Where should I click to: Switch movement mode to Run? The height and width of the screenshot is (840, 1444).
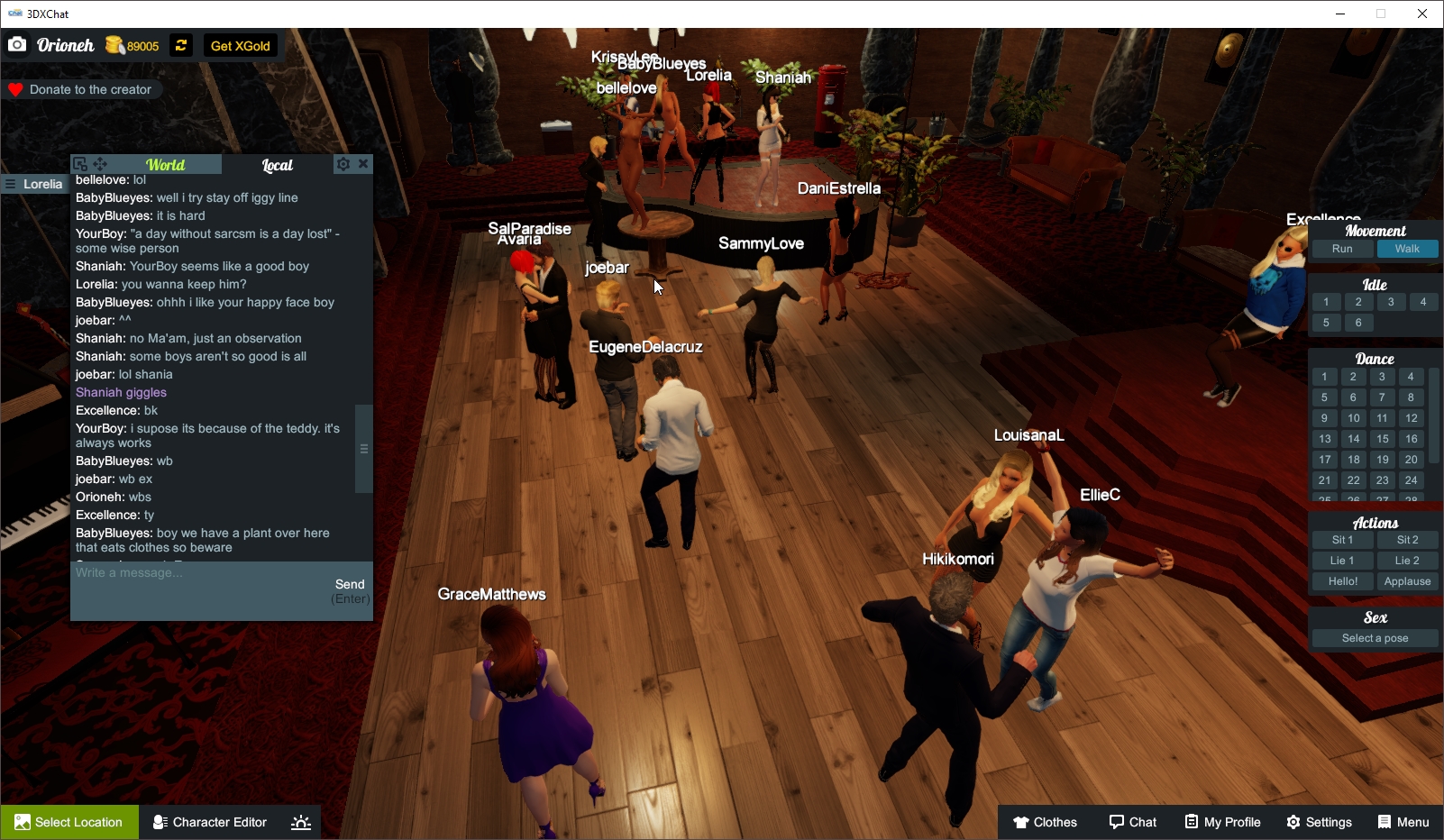point(1342,249)
